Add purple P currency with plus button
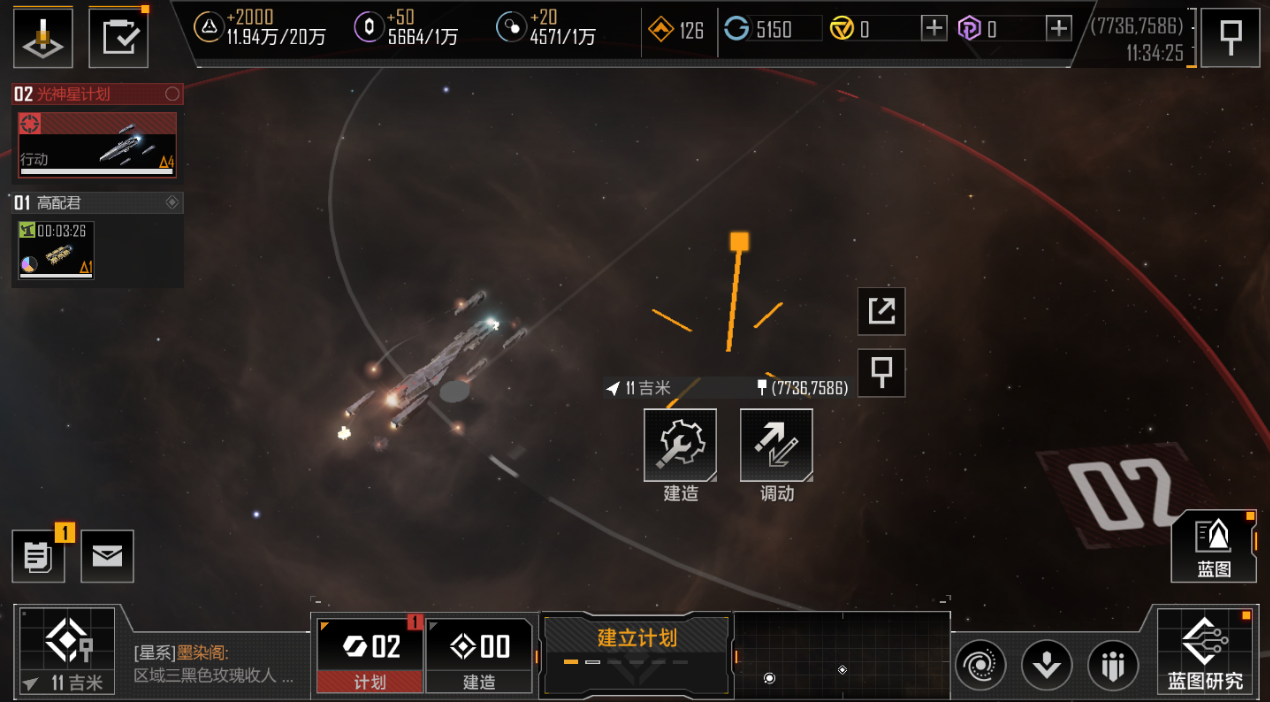The image size is (1270, 702). (1058, 28)
